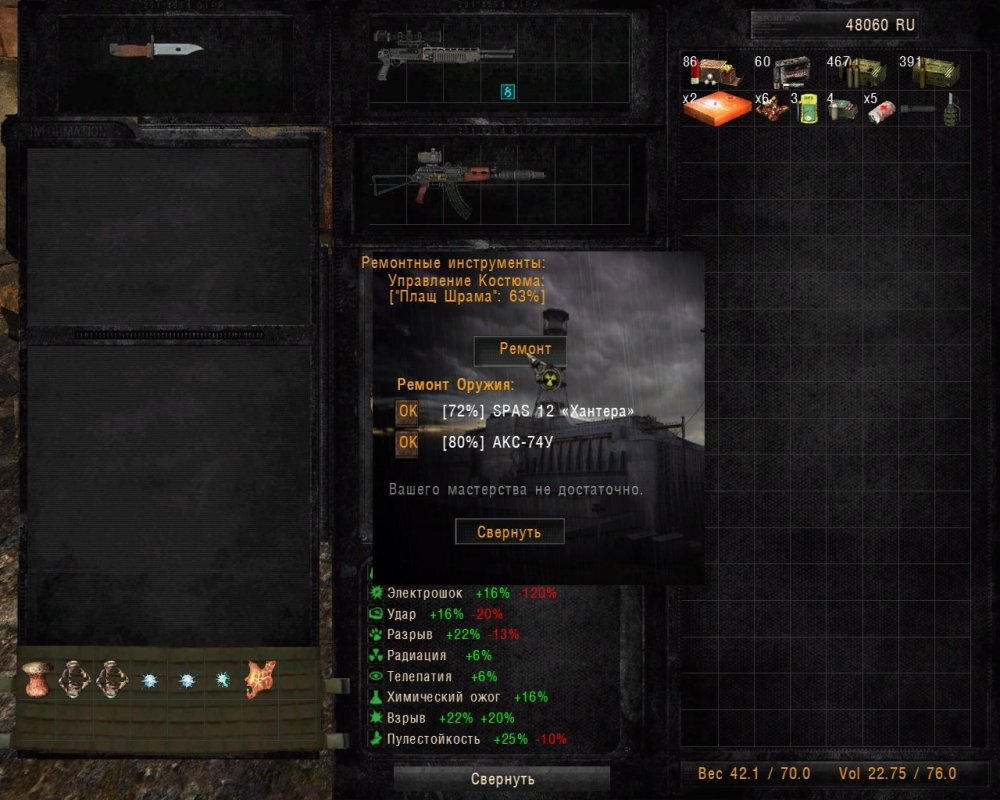Select the orange fiery artifact on the belt
1000x800 pixels.
pos(260,679)
